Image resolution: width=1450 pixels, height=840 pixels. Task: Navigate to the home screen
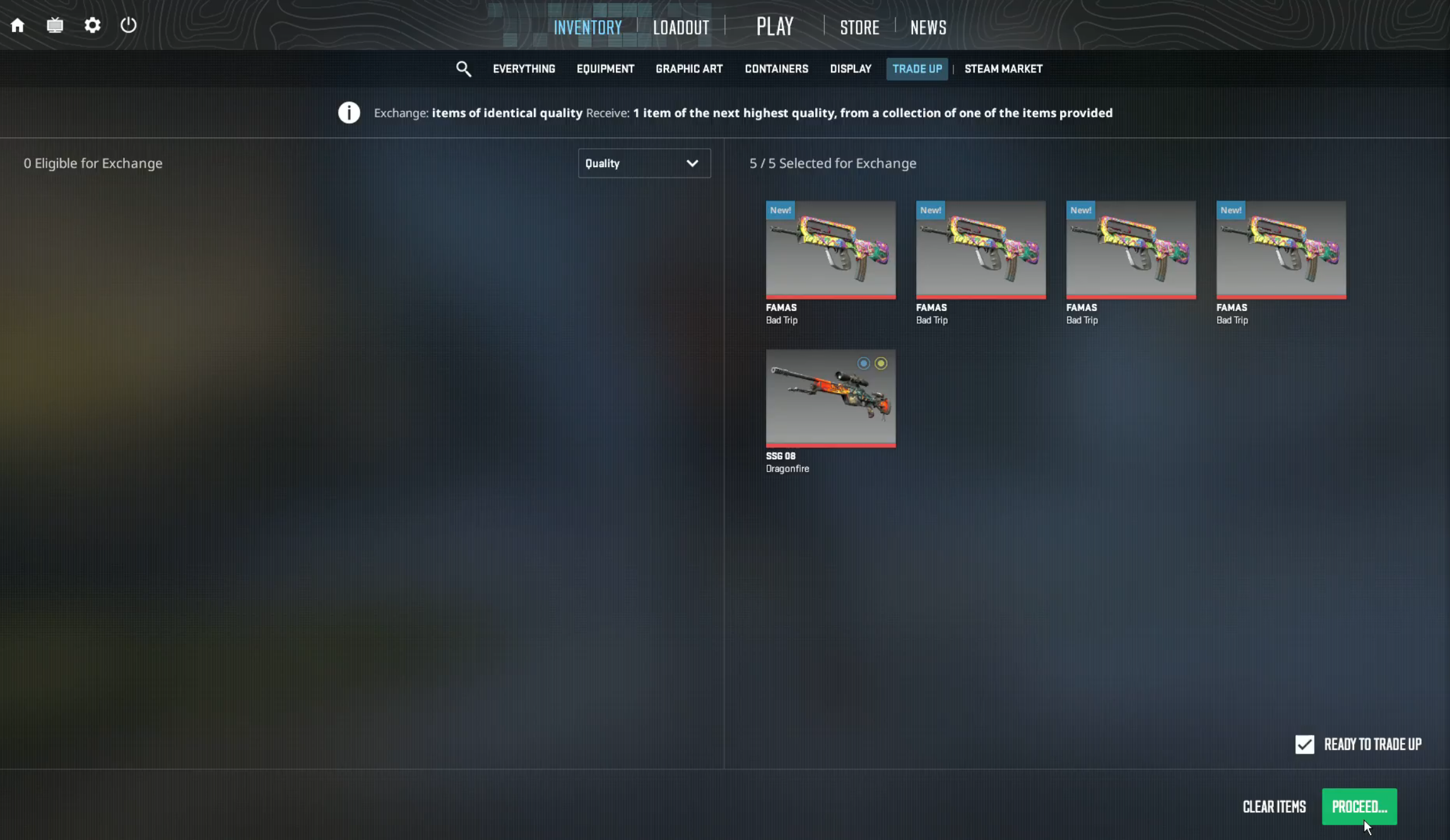pyautogui.click(x=18, y=25)
